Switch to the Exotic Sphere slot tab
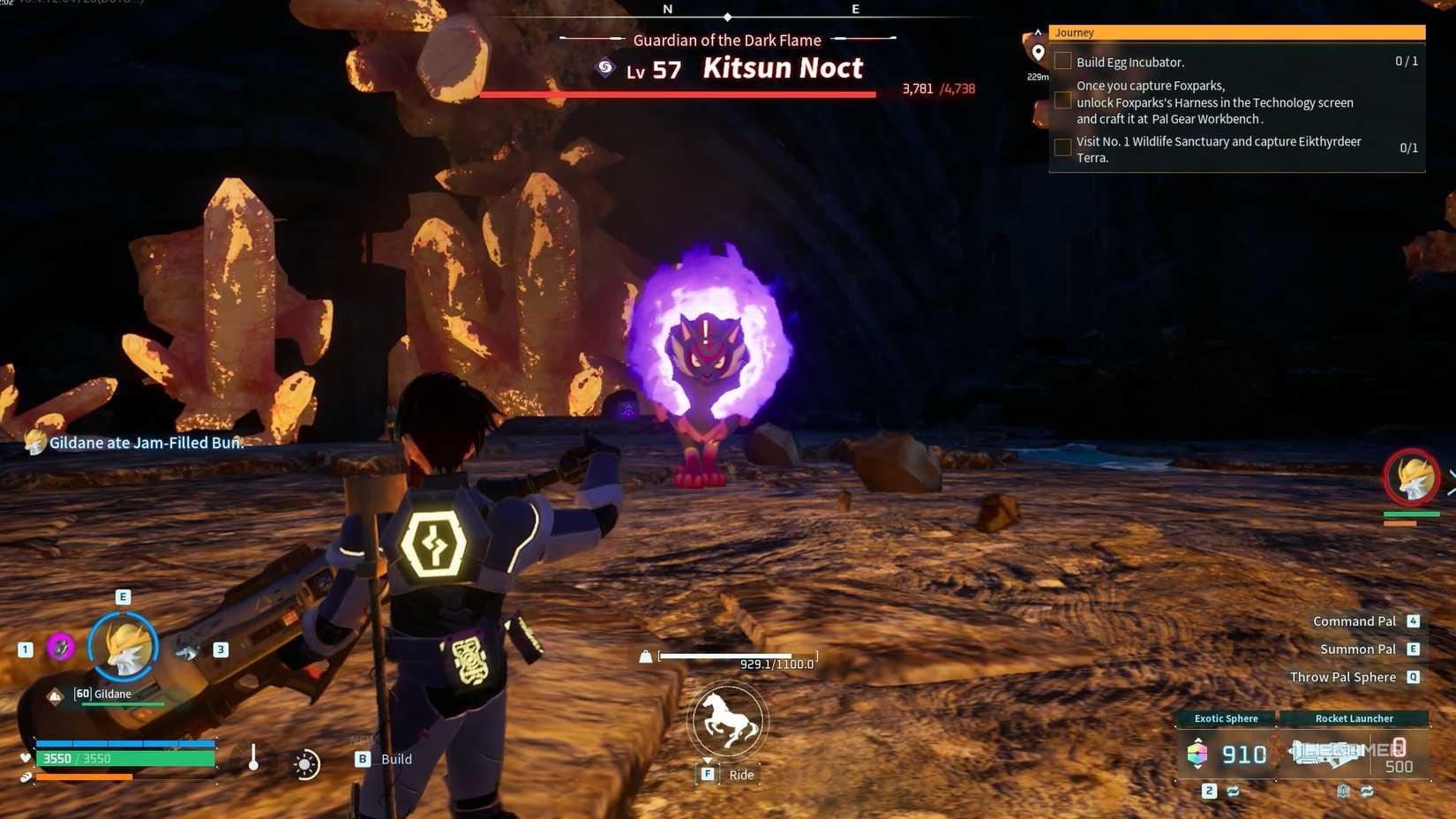Screen dimensions: 1456x819 [1226, 718]
